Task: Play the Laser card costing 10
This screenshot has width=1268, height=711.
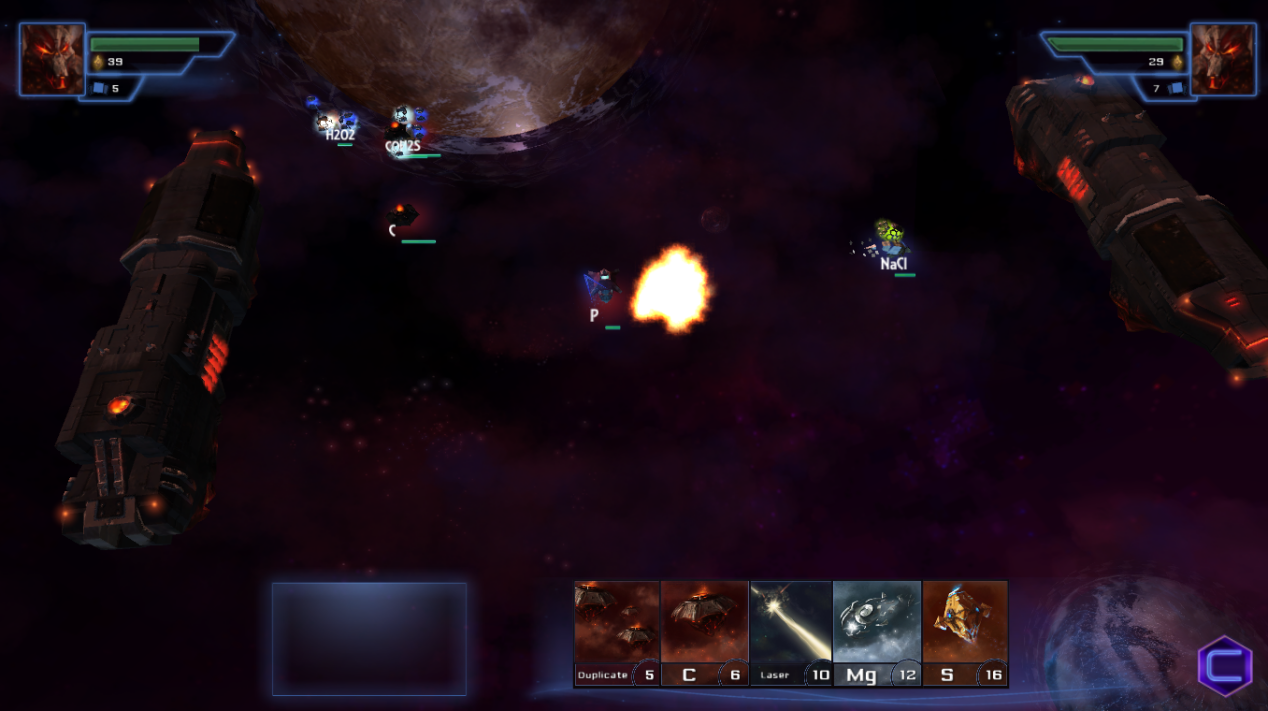Action: 791,633
